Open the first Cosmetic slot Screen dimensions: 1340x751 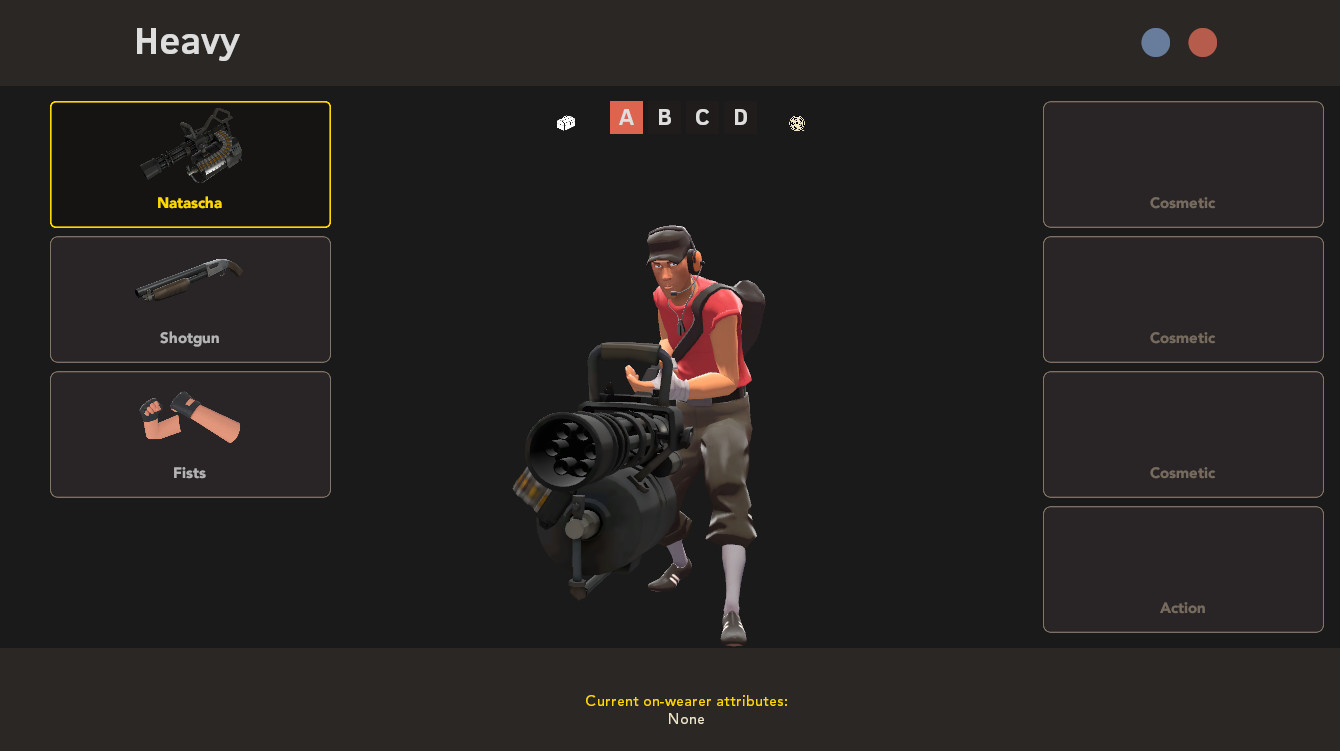pos(1183,164)
